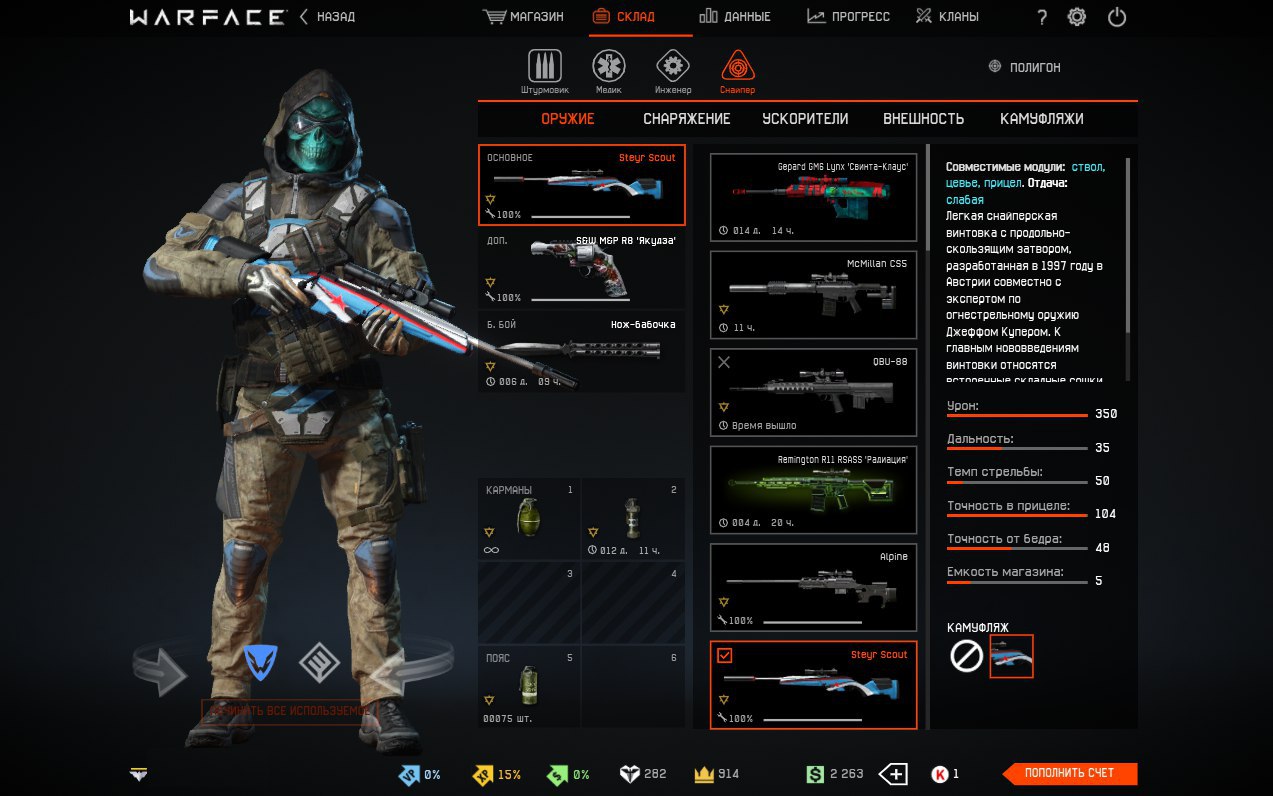The image size is (1273, 796).
Task: Switch to the Ускорители tab
Action: (x=805, y=119)
